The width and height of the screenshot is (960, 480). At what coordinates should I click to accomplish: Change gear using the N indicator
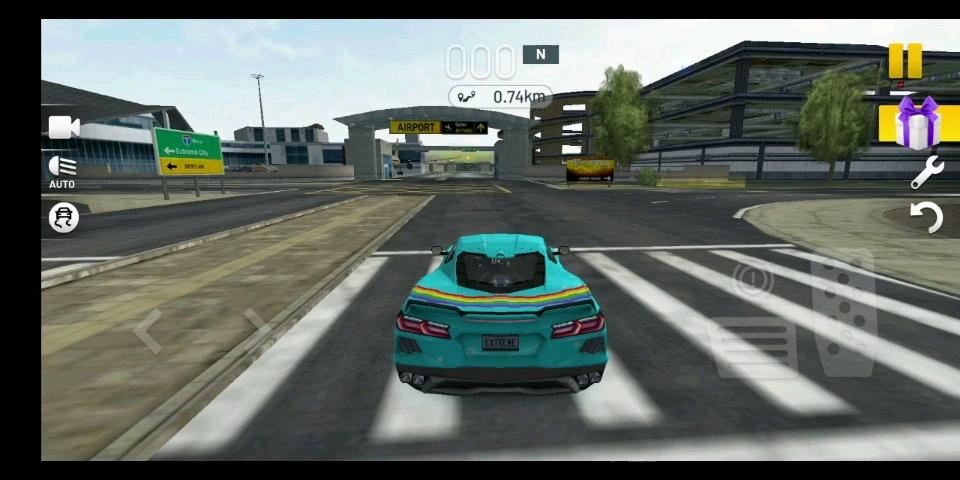(540, 55)
